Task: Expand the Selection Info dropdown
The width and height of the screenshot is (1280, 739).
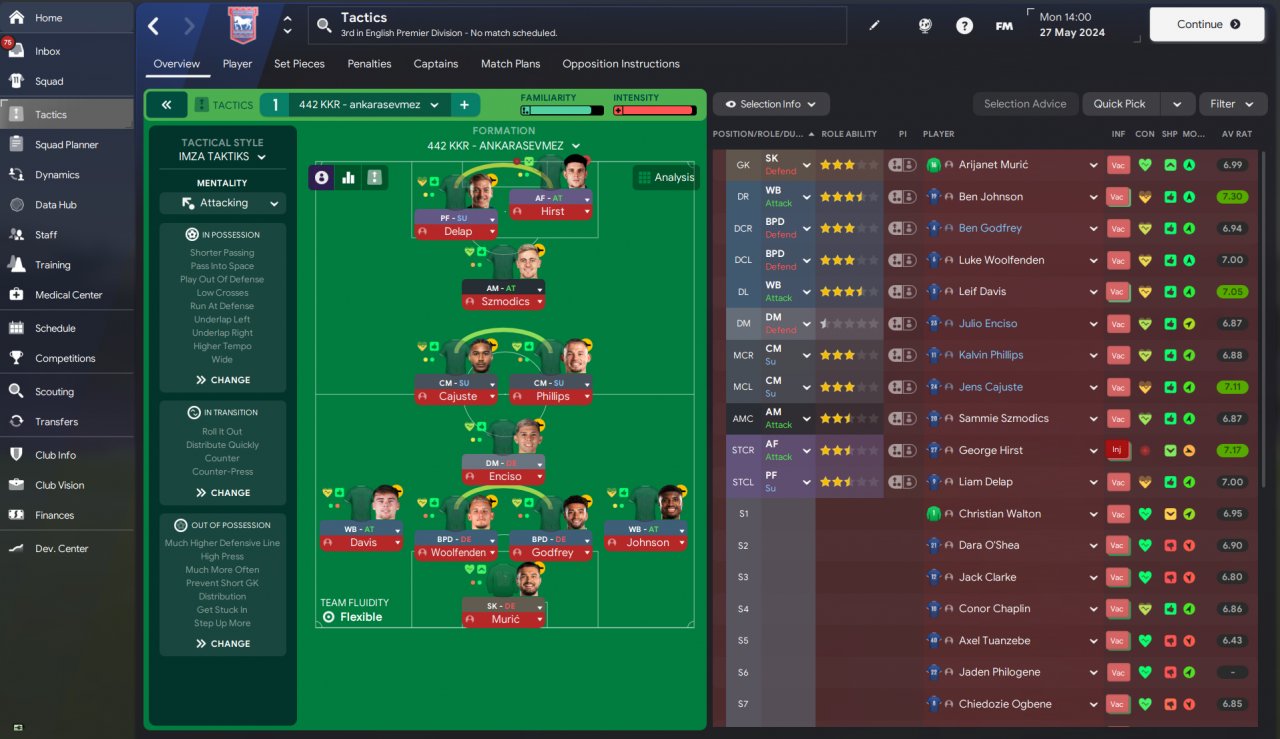Action: pos(770,104)
